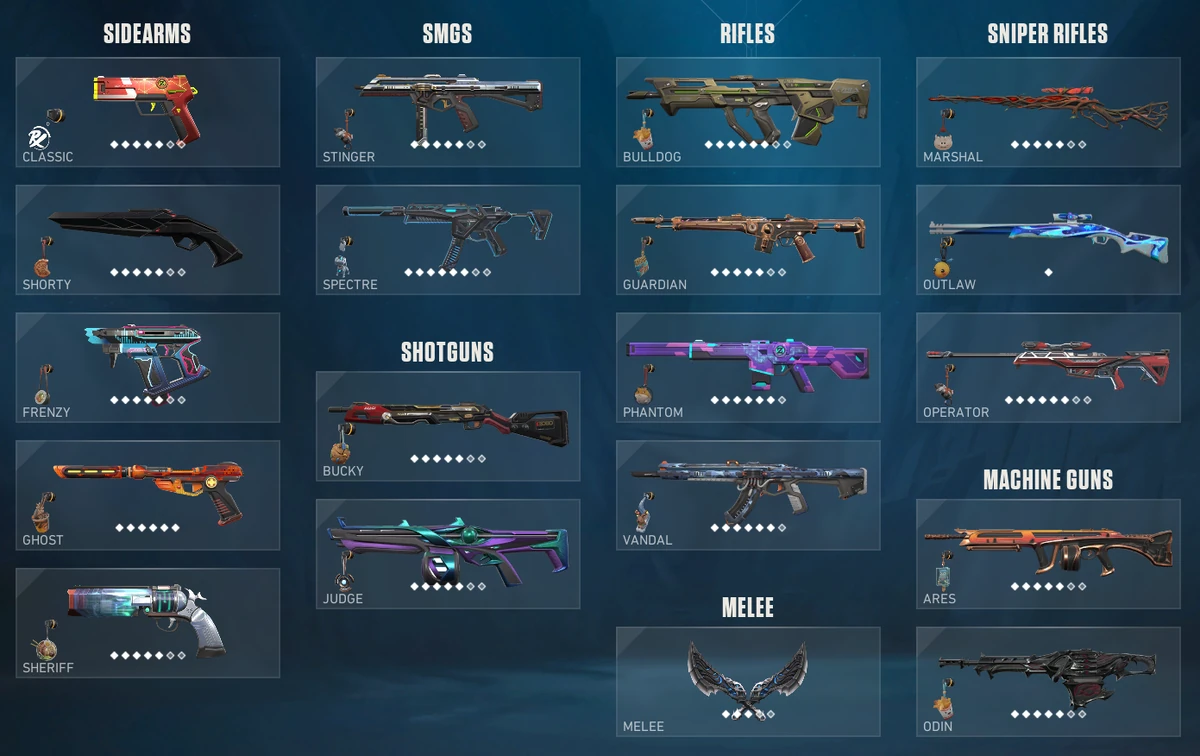
Task: Choose the Spectre SMG slot
Action: click(447, 239)
